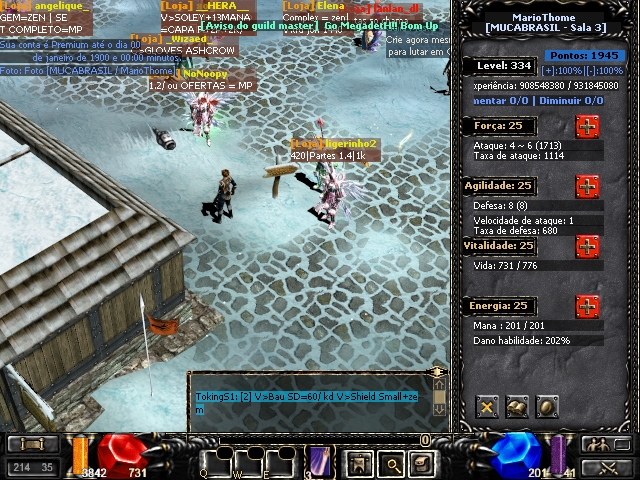The width and height of the screenshot is (640, 480).
Task: Click in the chat message box
Action: pos(310,402)
